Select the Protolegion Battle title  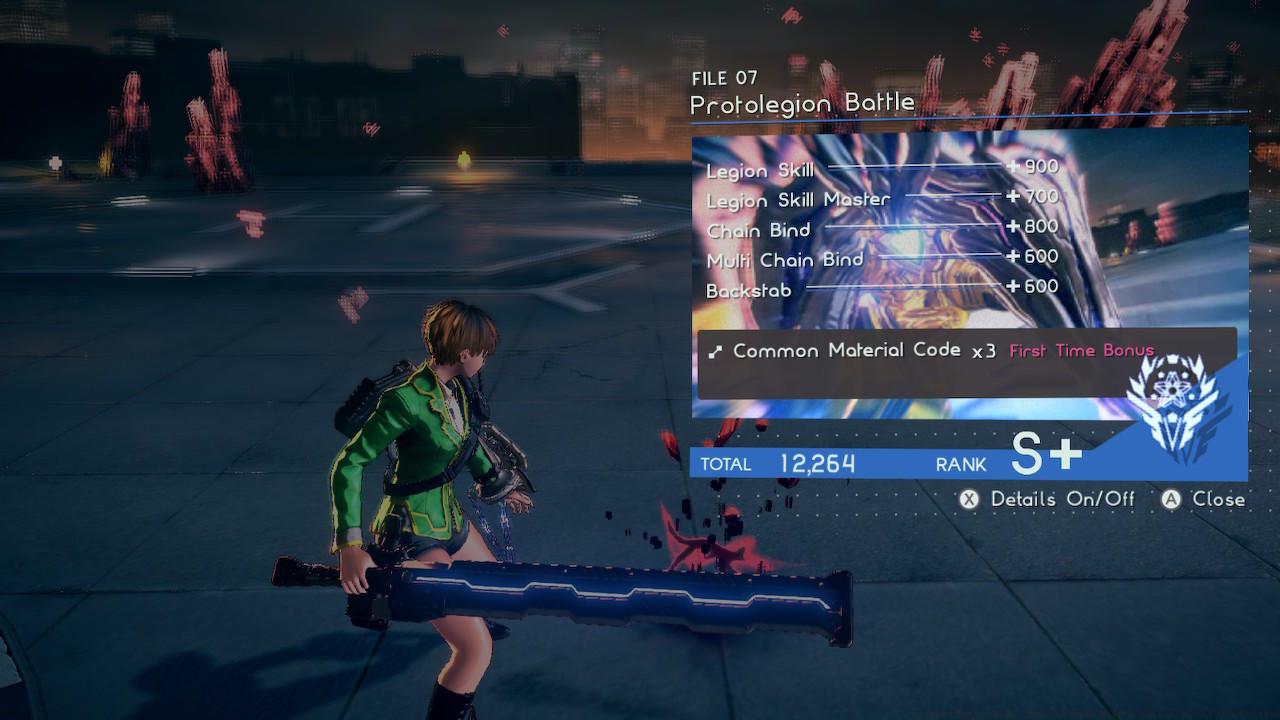click(x=803, y=102)
